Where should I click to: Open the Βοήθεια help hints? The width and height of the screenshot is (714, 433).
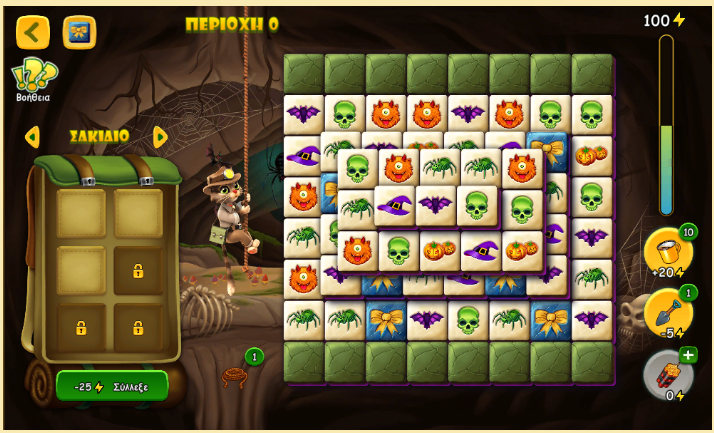coord(33,79)
